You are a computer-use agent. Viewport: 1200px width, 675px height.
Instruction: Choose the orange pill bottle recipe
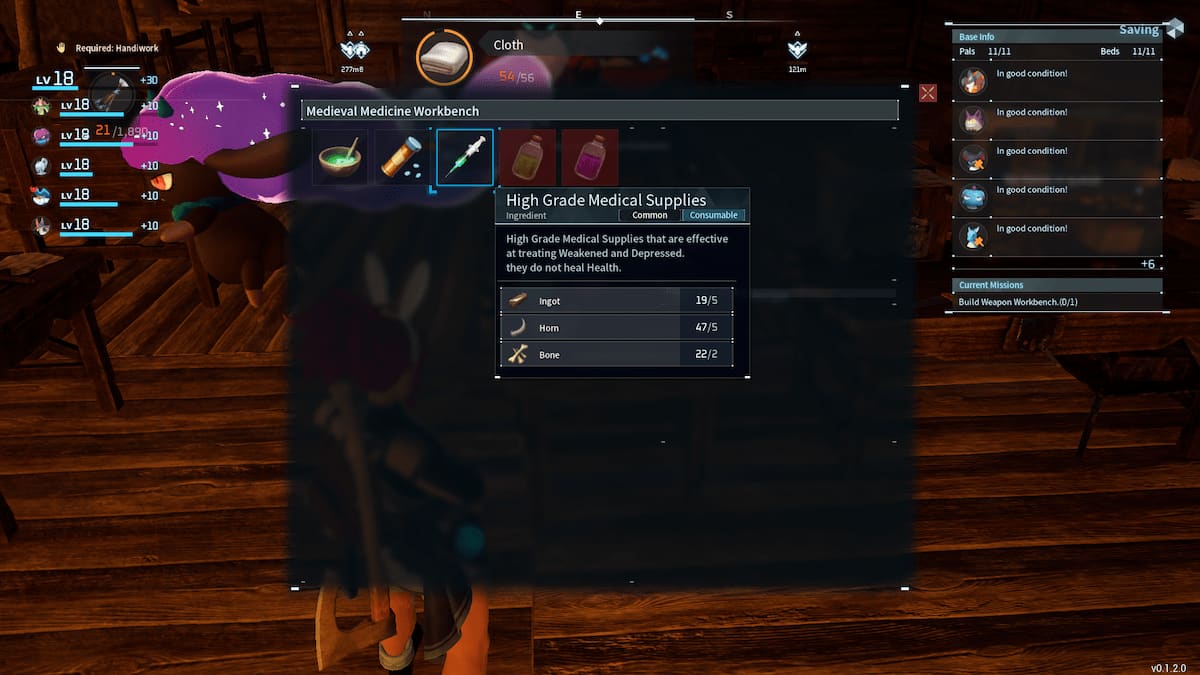point(403,158)
